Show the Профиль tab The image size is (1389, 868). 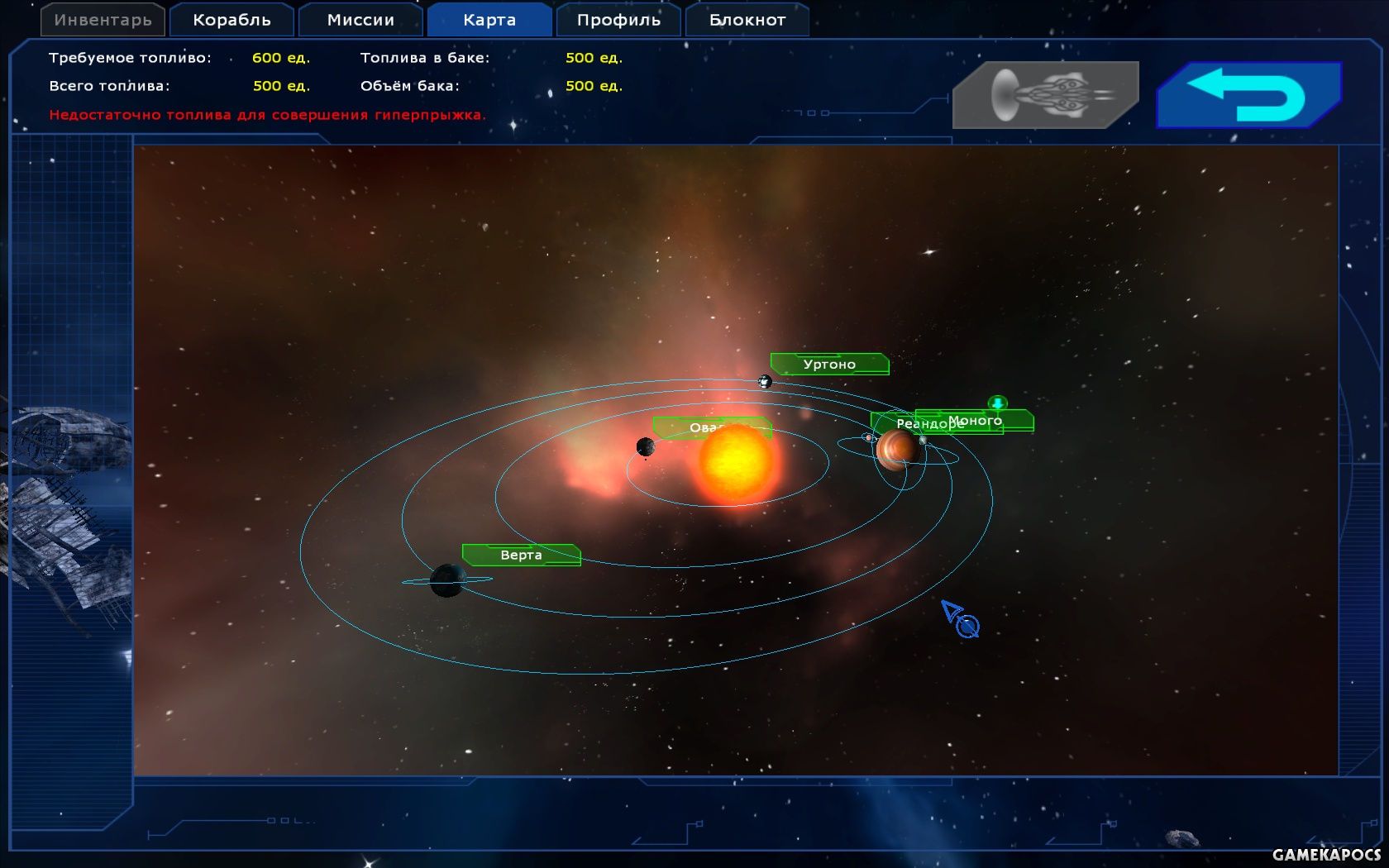[618, 20]
